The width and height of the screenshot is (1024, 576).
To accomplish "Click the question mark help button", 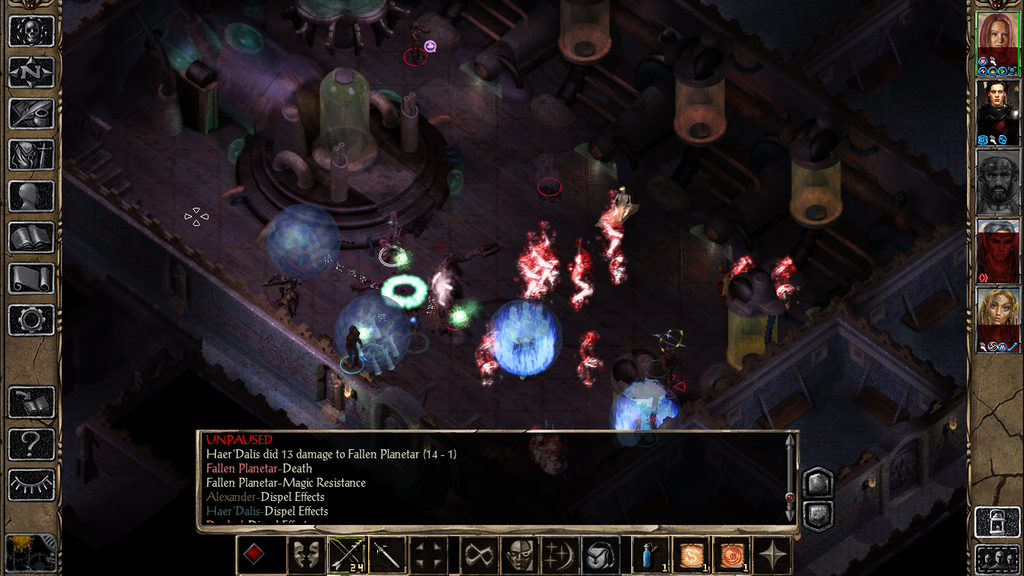I will [x=31, y=444].
